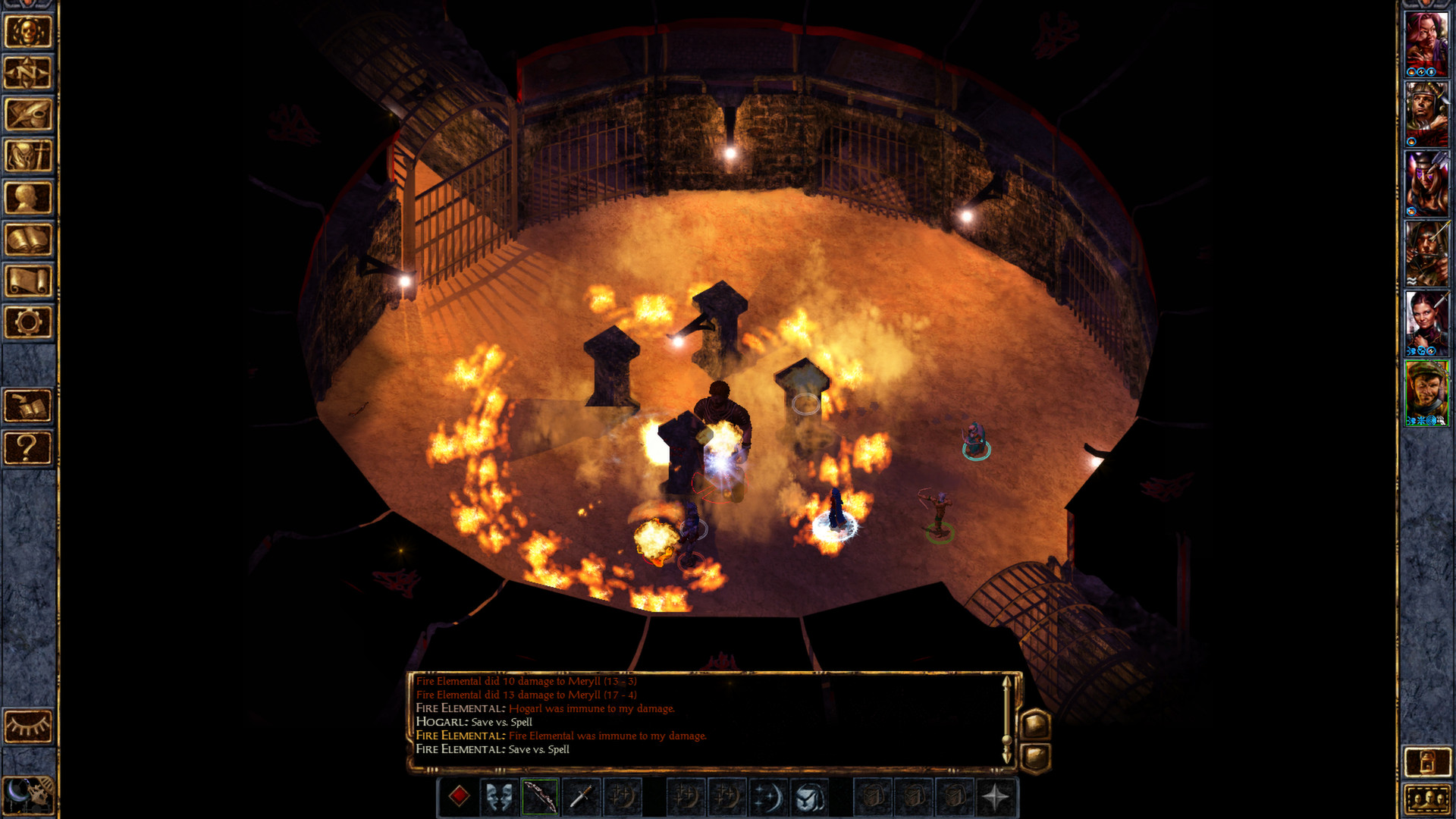Open the inventory screen

click(28, 155)
